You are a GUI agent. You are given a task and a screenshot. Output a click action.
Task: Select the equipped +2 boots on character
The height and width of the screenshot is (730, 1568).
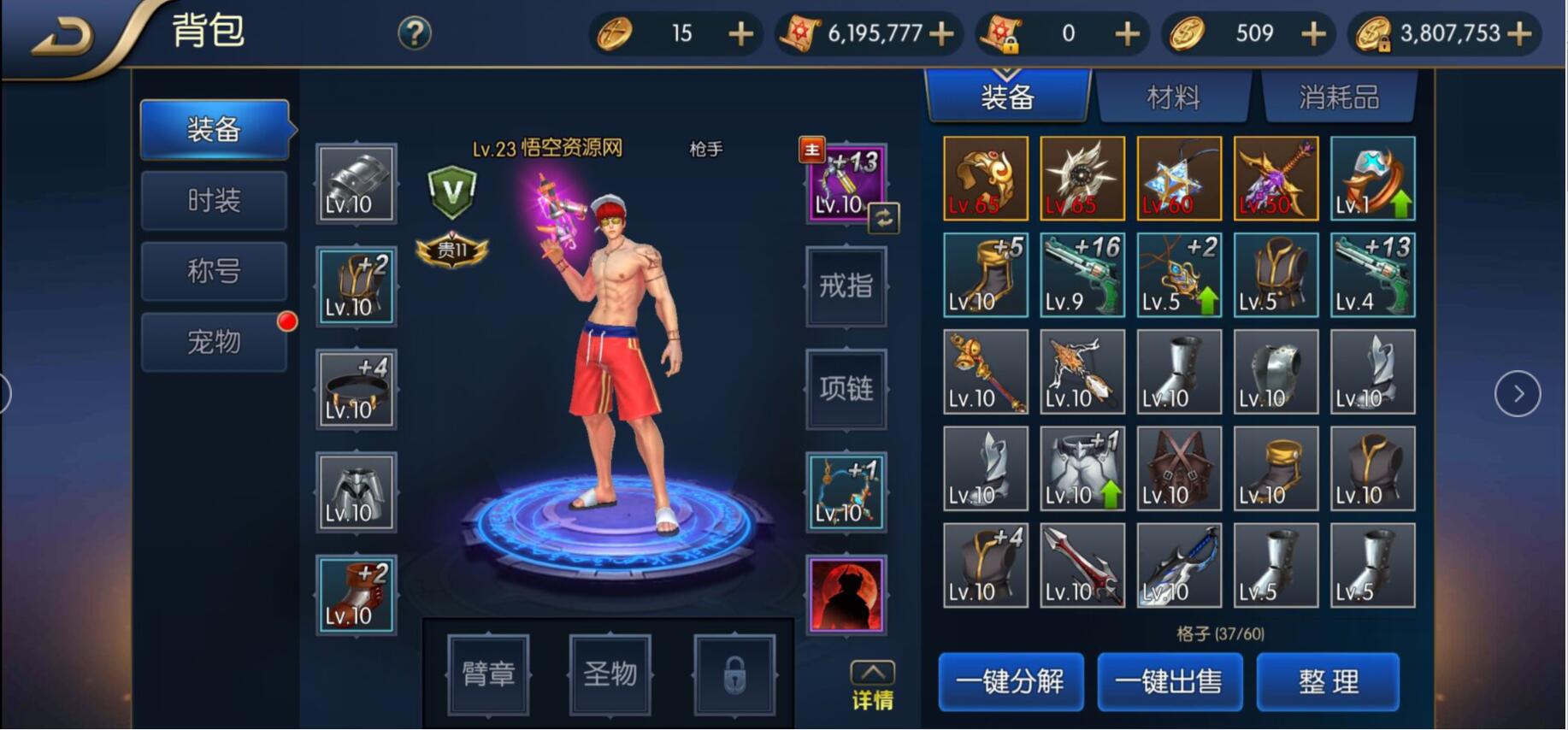coord(356,592)
